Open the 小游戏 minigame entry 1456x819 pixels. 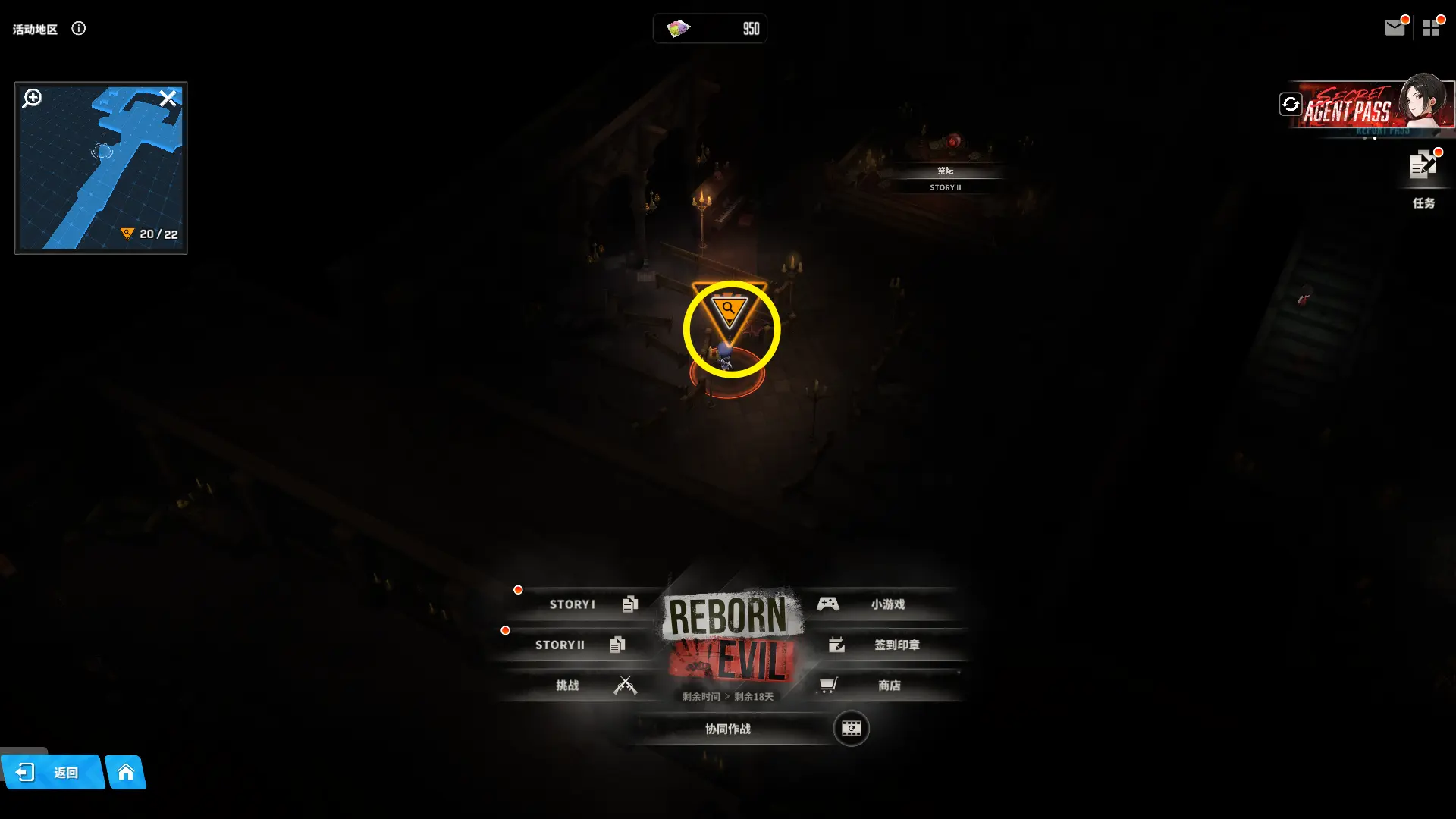tap(886, 604)
